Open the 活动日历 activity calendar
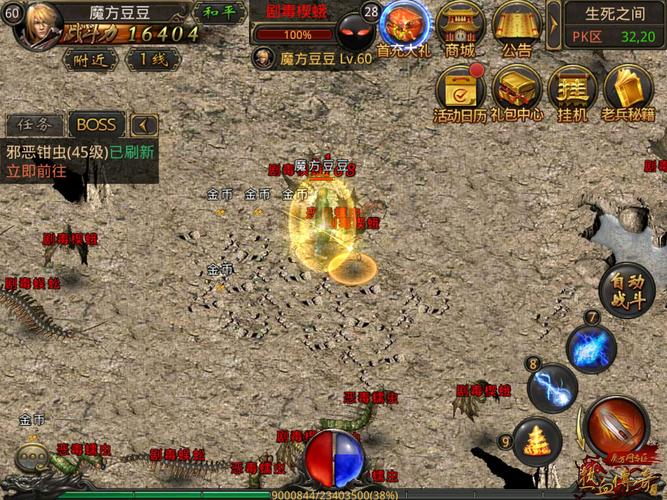The height and width of the screenshot is (500, 667). click(x=460, y=94)
